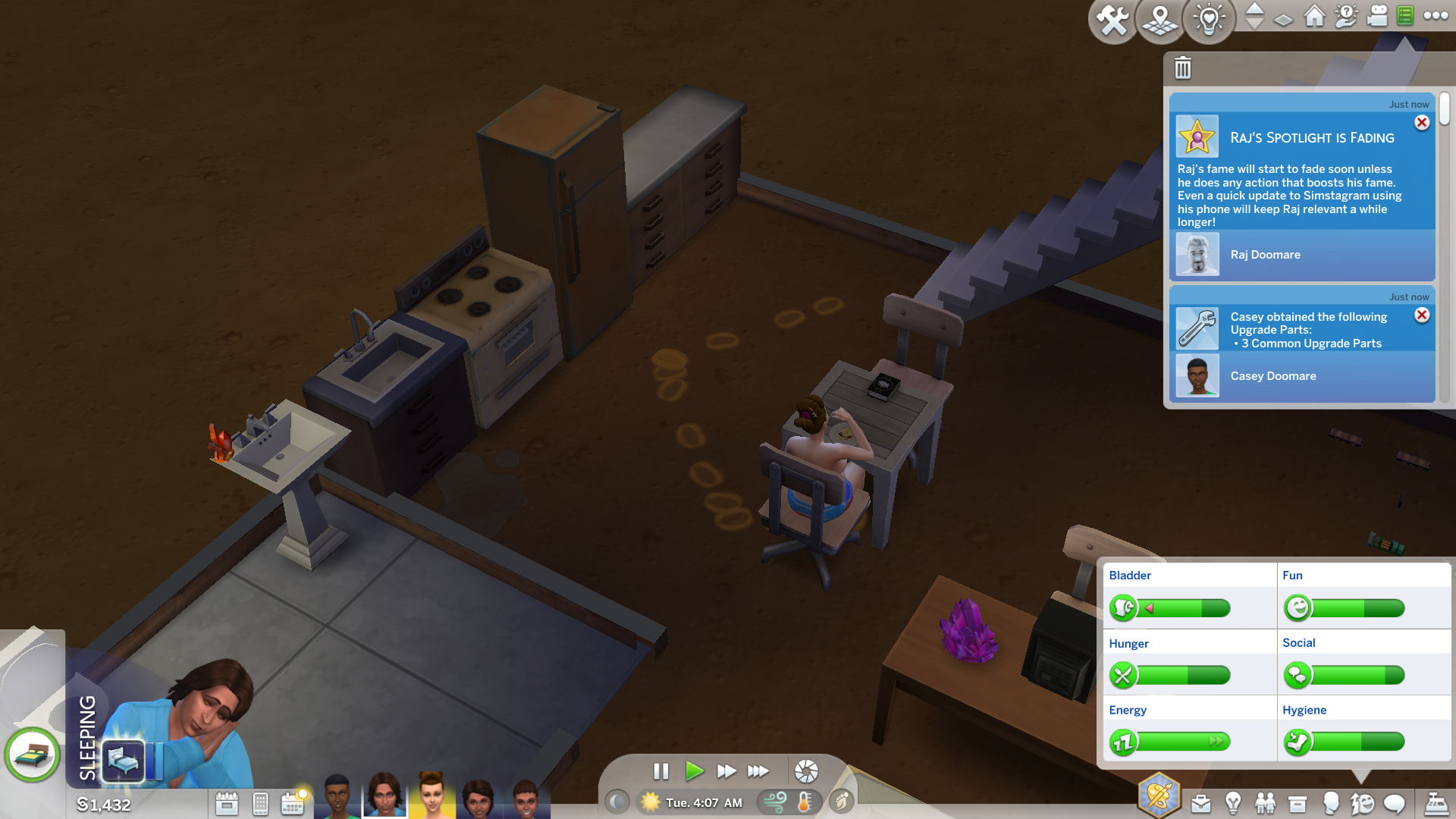Select Raj Doomare portrait in notification
The width and height of the screenshot is (1456, 819).
coord(1197,255)
